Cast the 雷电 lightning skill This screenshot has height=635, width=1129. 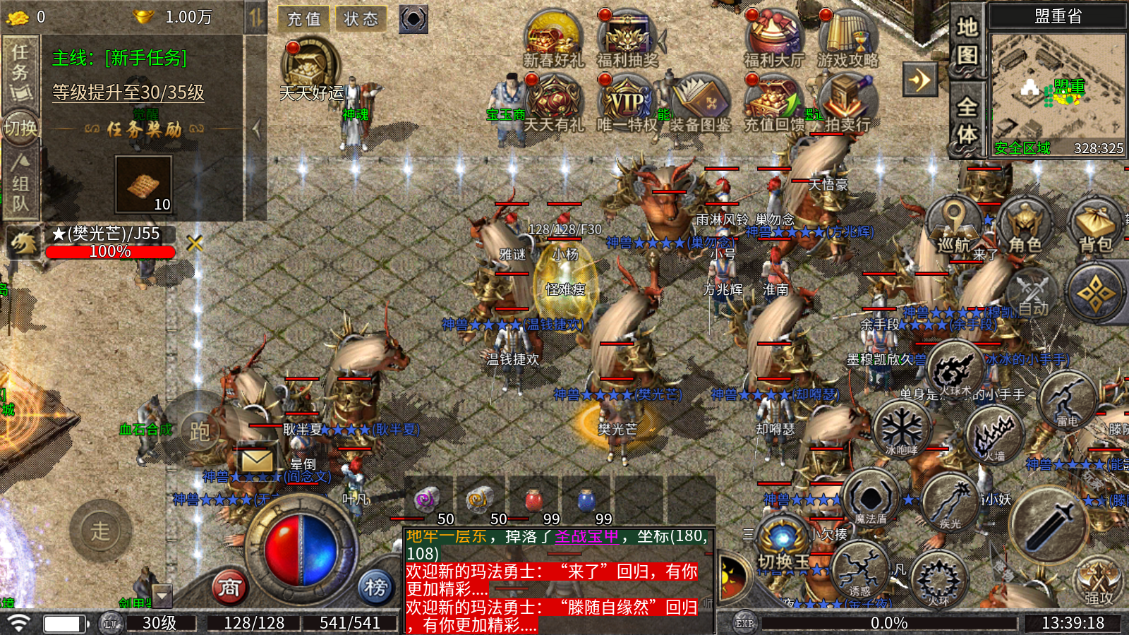pos(1067,400)
